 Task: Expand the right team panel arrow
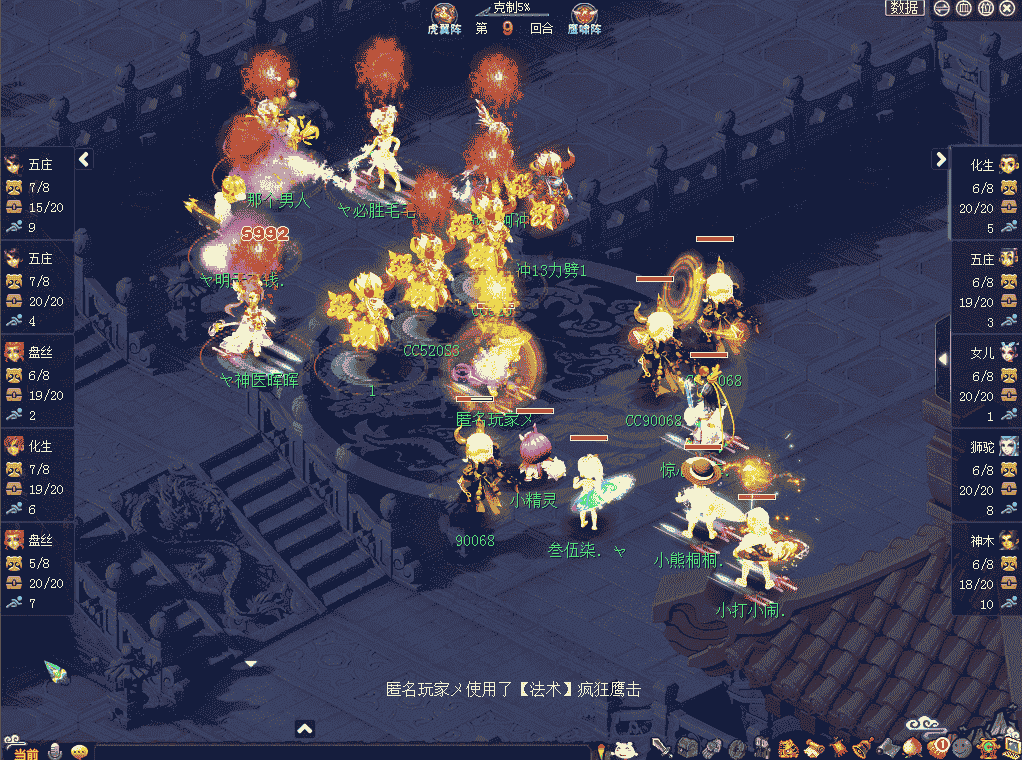[940, 159]
